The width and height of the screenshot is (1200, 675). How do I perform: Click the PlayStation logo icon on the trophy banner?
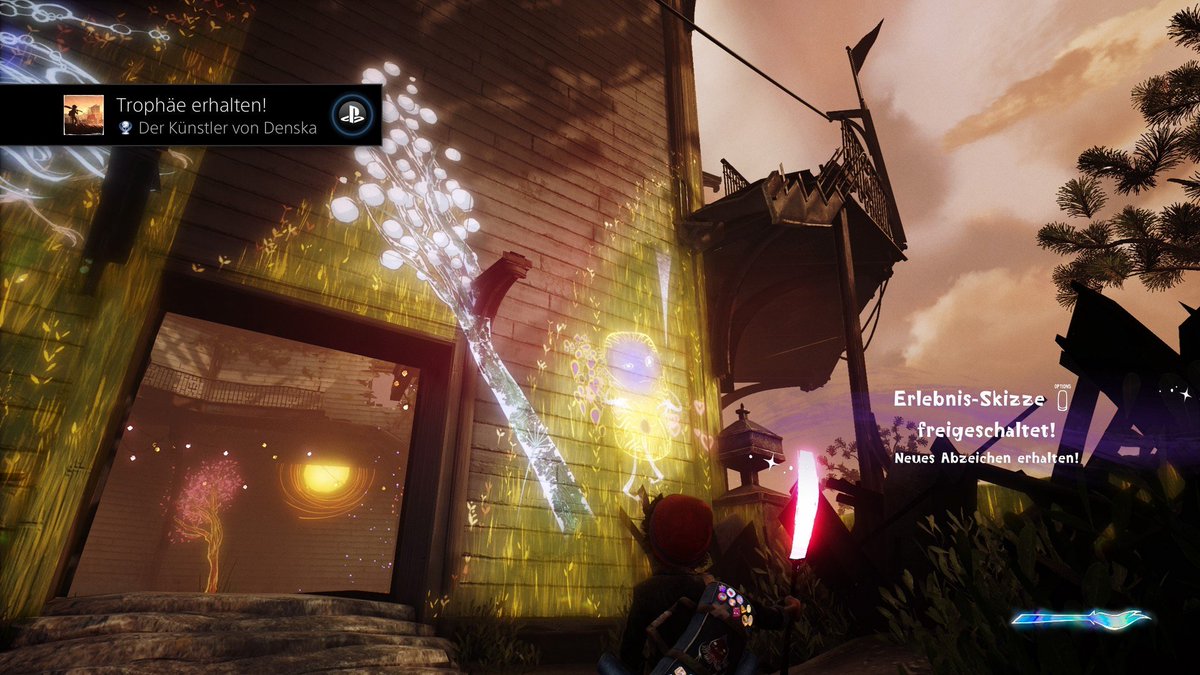coord(350,115)
